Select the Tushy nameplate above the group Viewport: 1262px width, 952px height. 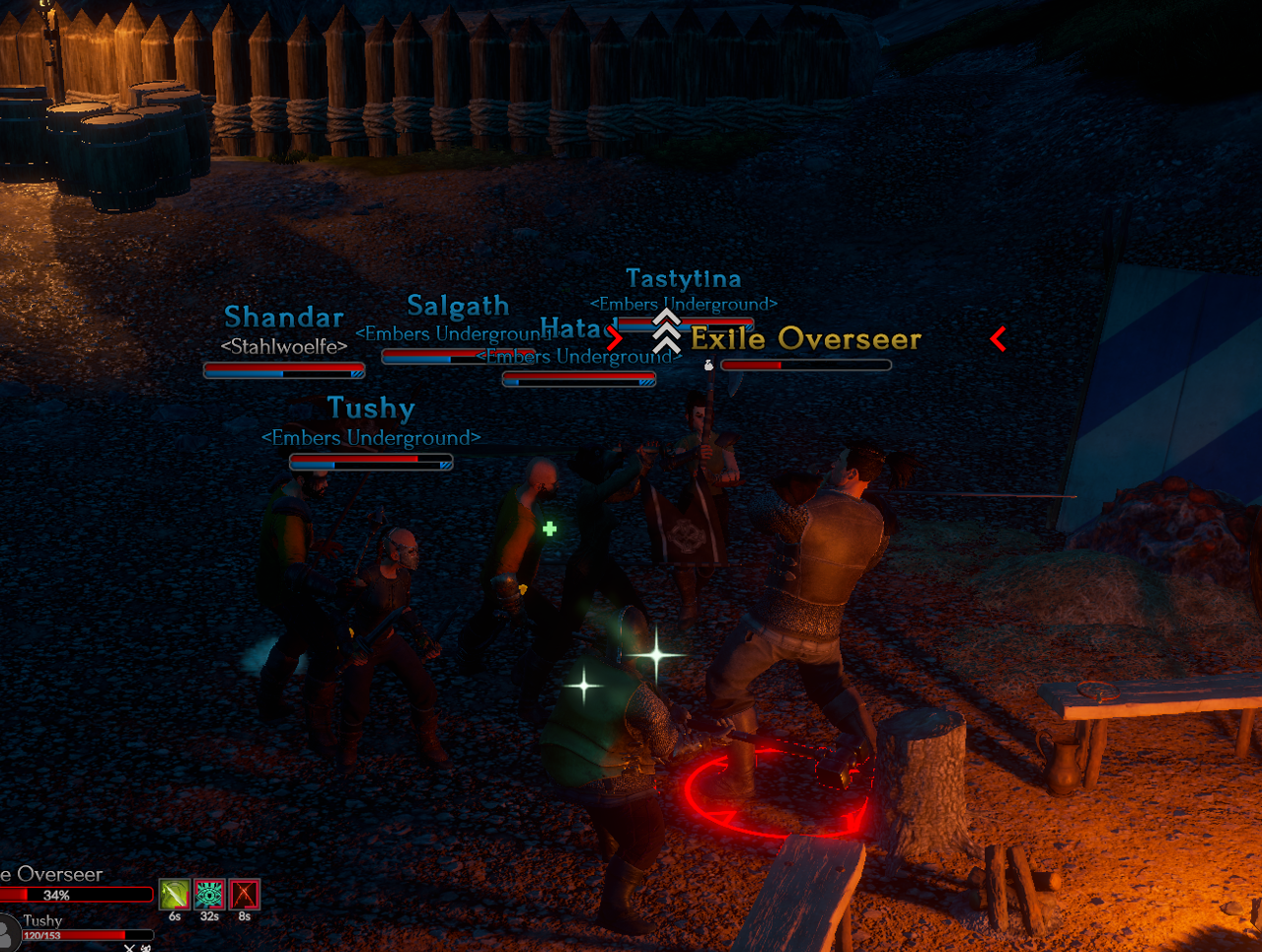click(371, 408)
